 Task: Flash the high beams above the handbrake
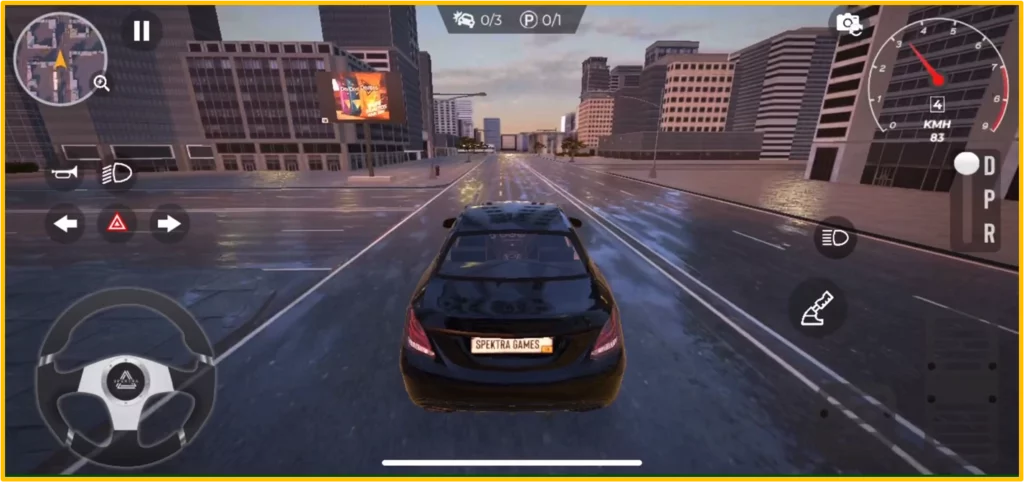coord(834,237)
